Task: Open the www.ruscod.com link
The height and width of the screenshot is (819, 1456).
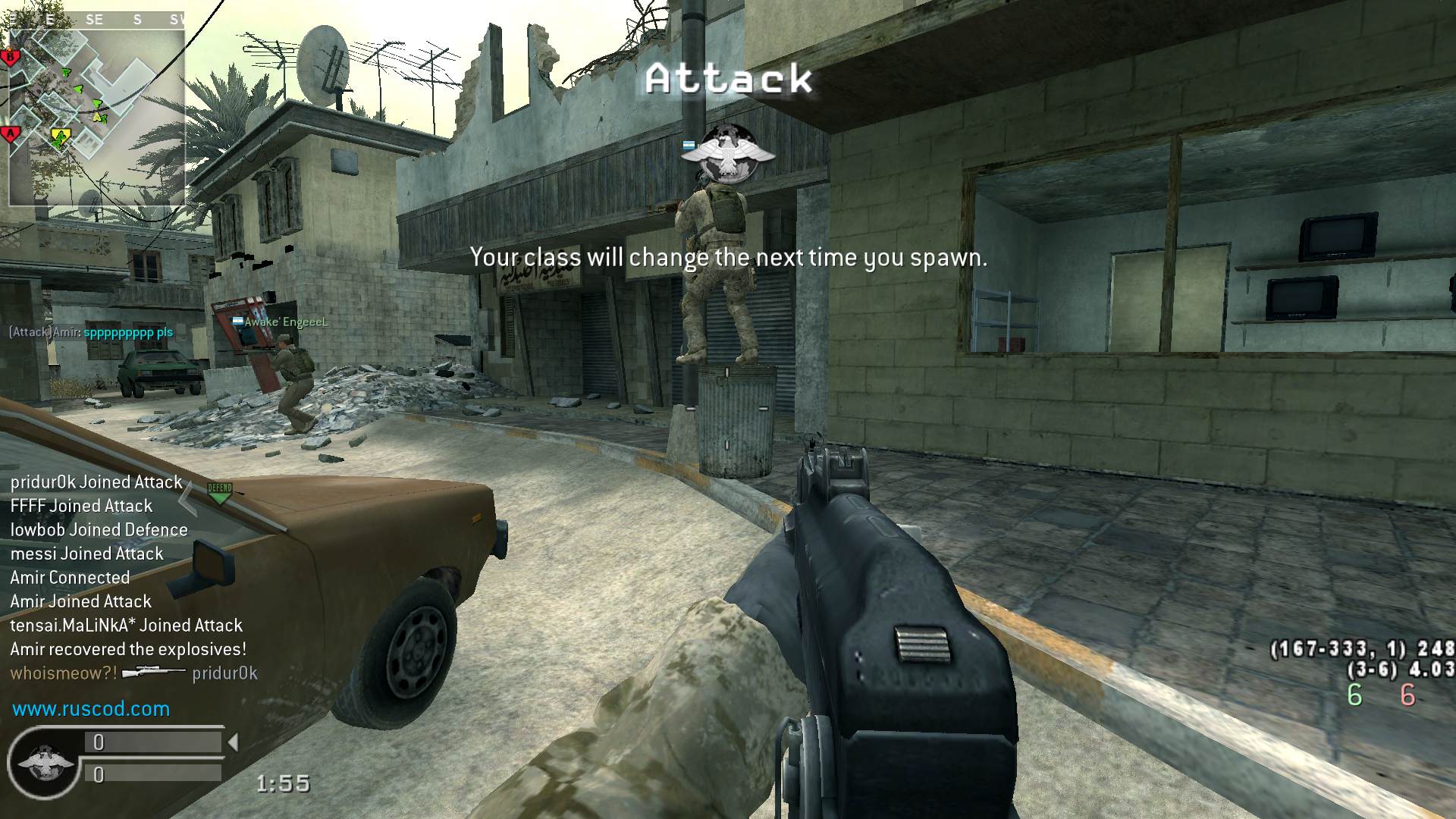Action: [91, 709]
